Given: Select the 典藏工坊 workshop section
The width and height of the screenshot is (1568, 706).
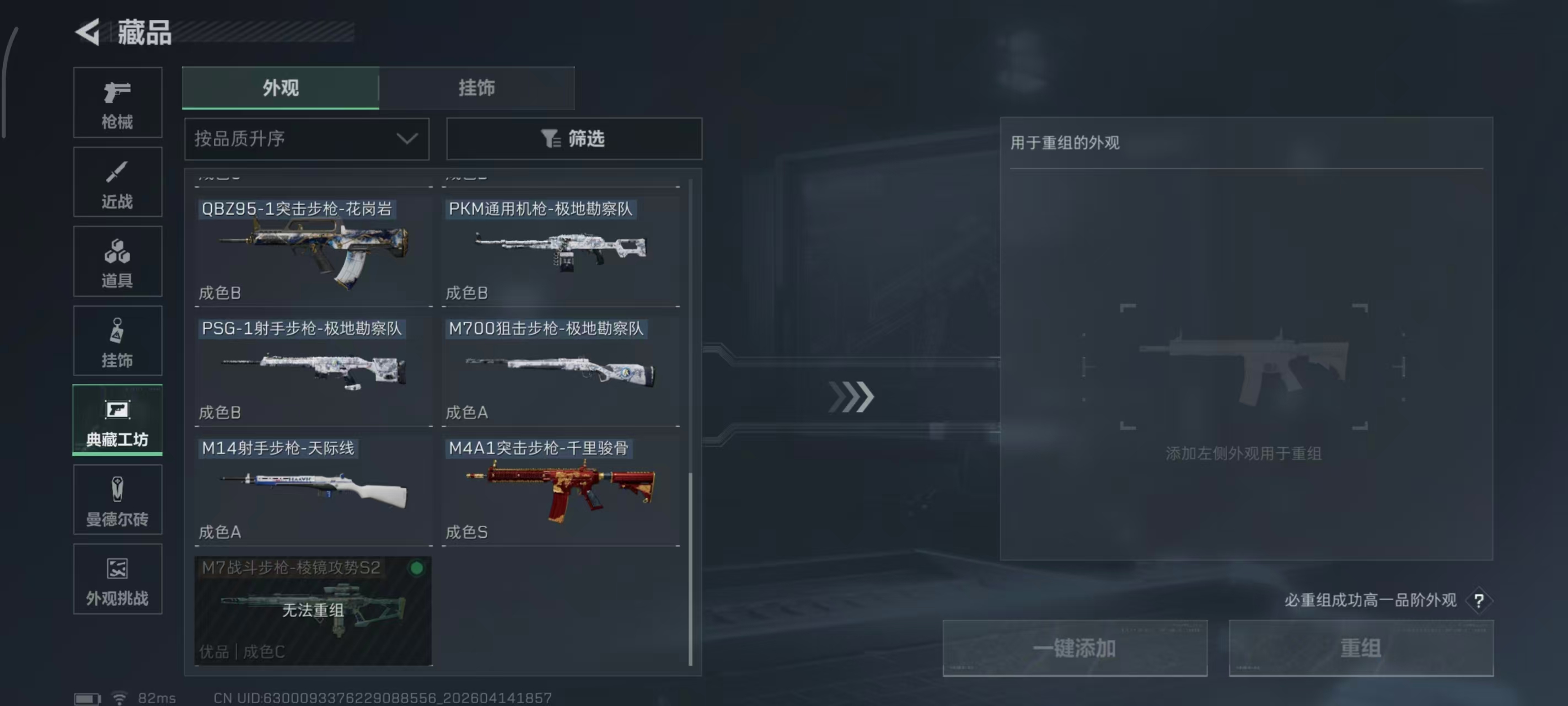Looking at the screenshot, I should click(x=117, y=420).
